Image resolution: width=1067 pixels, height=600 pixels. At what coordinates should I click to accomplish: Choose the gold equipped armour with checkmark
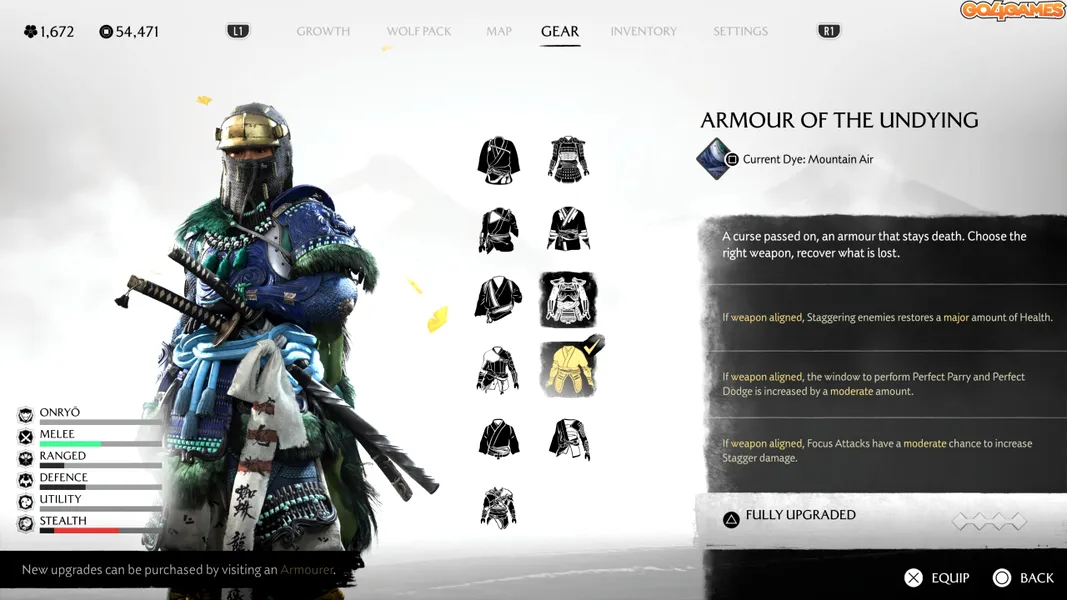(568, 368)
